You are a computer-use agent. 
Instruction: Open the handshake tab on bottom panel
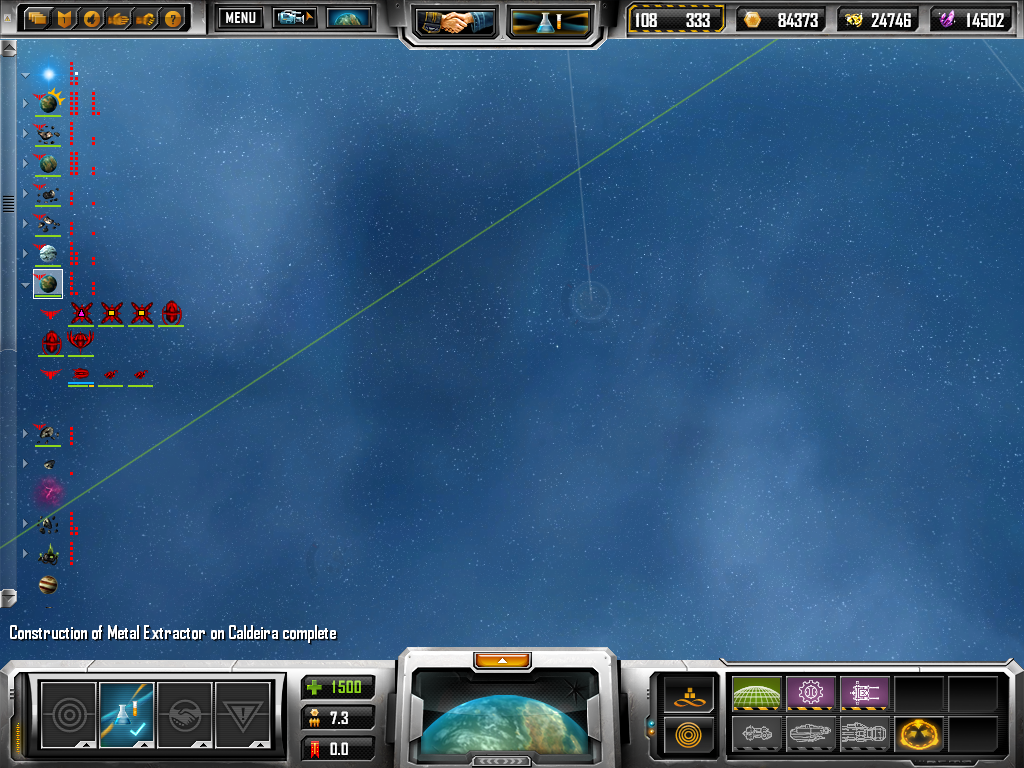tap(185, 712)
